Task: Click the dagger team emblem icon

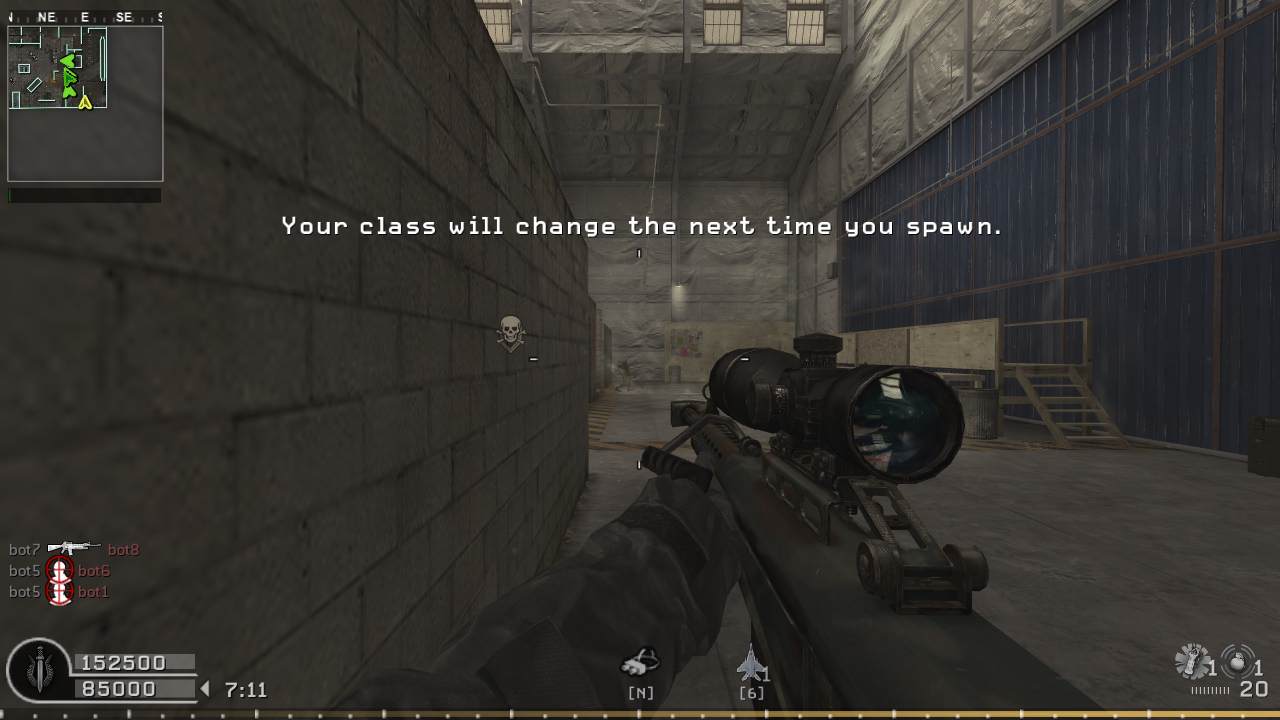Action: (x=39, y=669)
